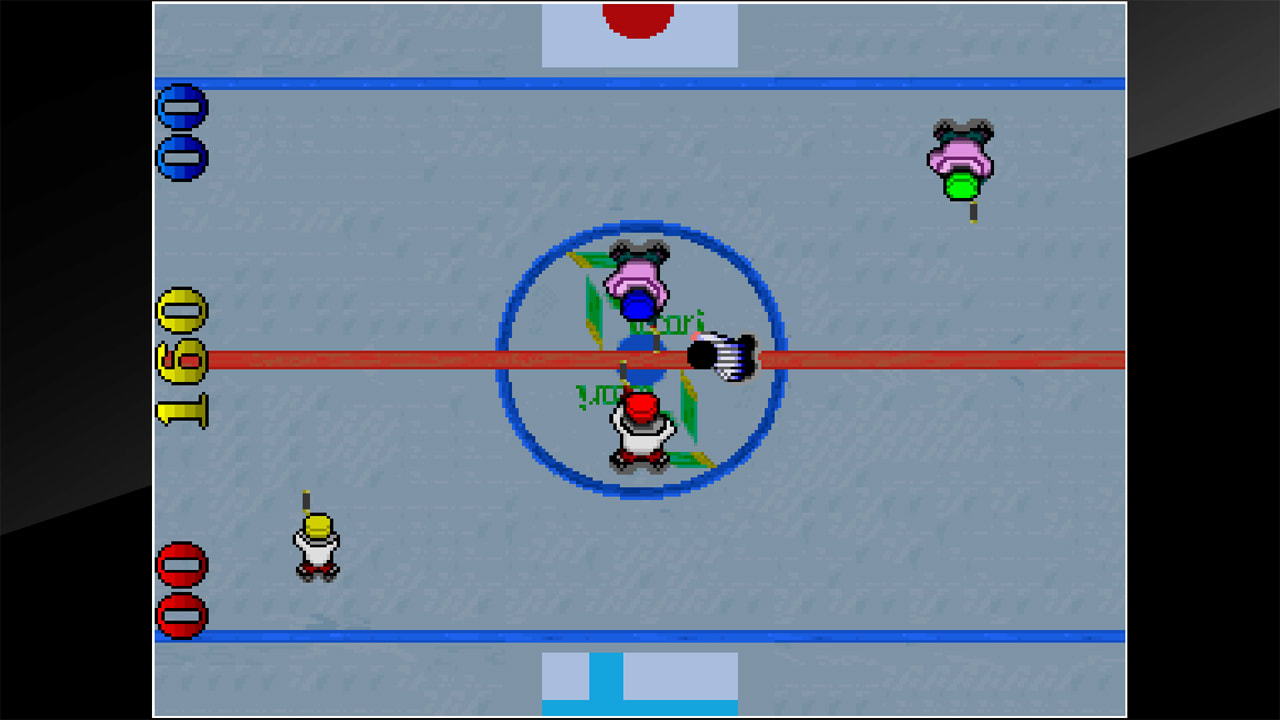Image resolution: width=1280 pixels, height=720 pixels.
Task: Select the red-helmeted white-jersey player
Action: pyautogui.click(x=640, y=430)
